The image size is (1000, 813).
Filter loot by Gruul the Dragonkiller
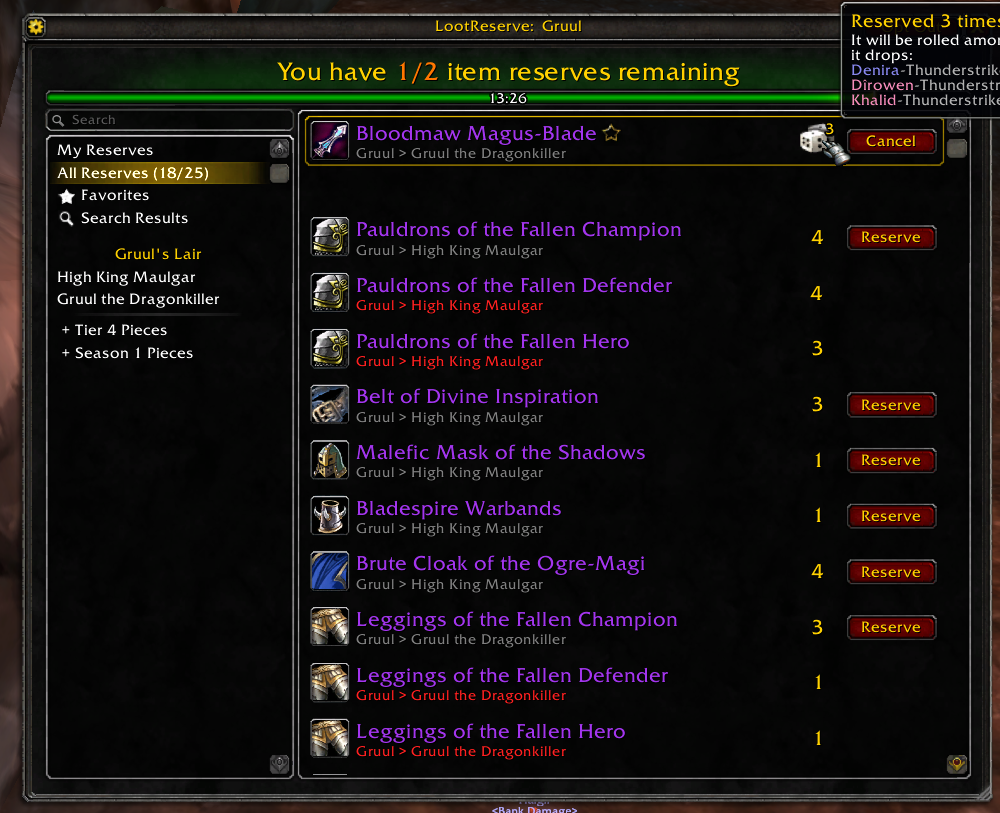tap(138, 299)
